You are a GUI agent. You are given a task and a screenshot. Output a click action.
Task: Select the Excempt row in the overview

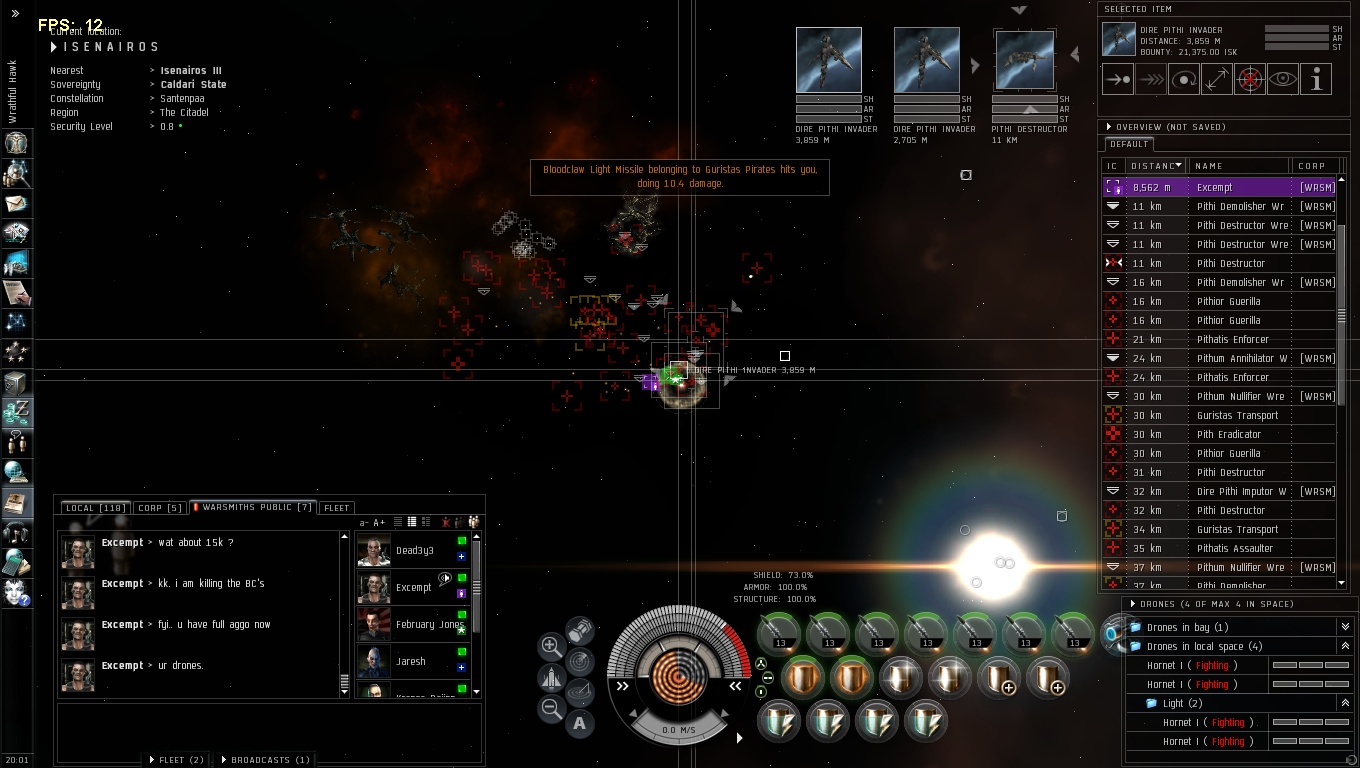[x=1214, y=187]
